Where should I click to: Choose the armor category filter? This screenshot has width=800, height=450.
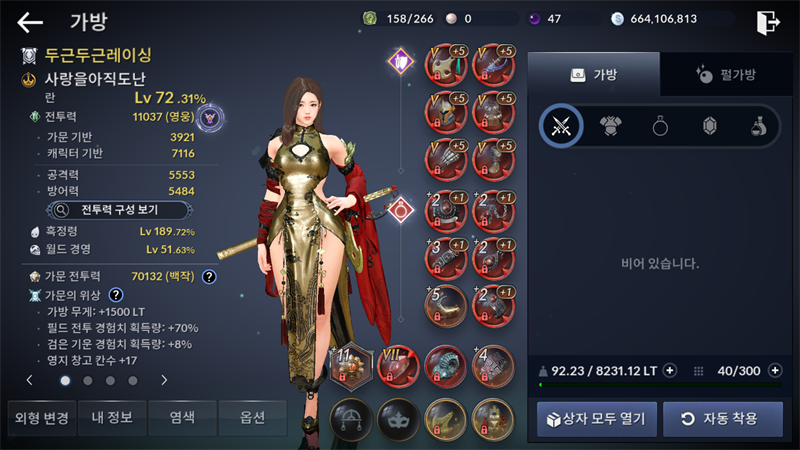[611, 126]
